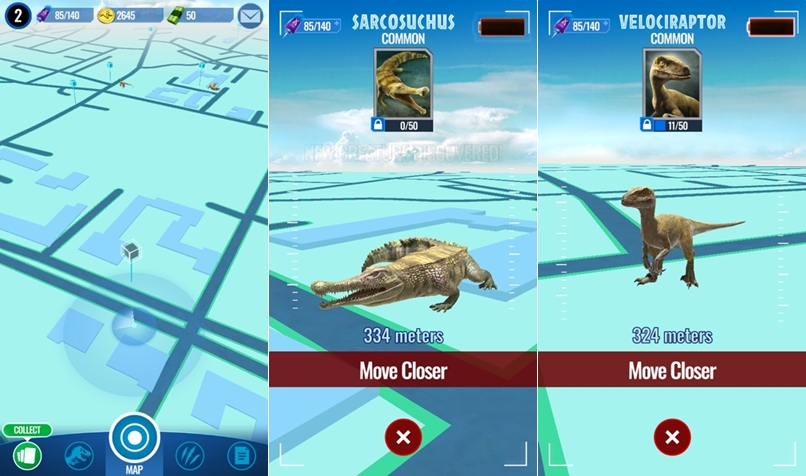Tap the player level 2 badge

tap(16, 15)
